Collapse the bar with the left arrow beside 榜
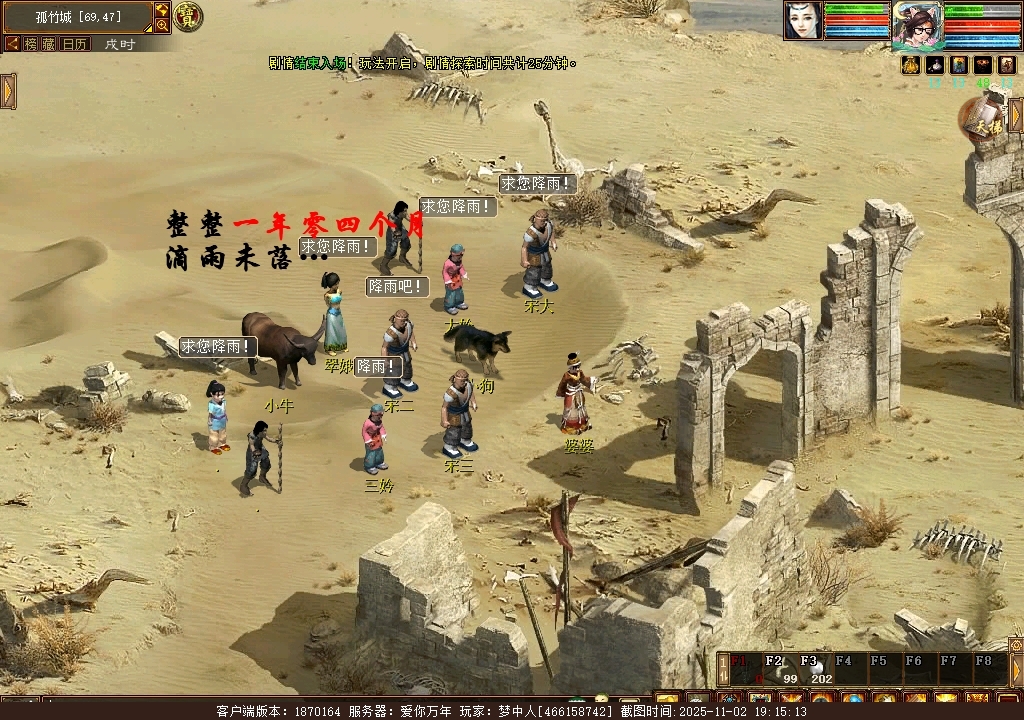The height and width of the screenshot is (720, 1024). (12, 44)
